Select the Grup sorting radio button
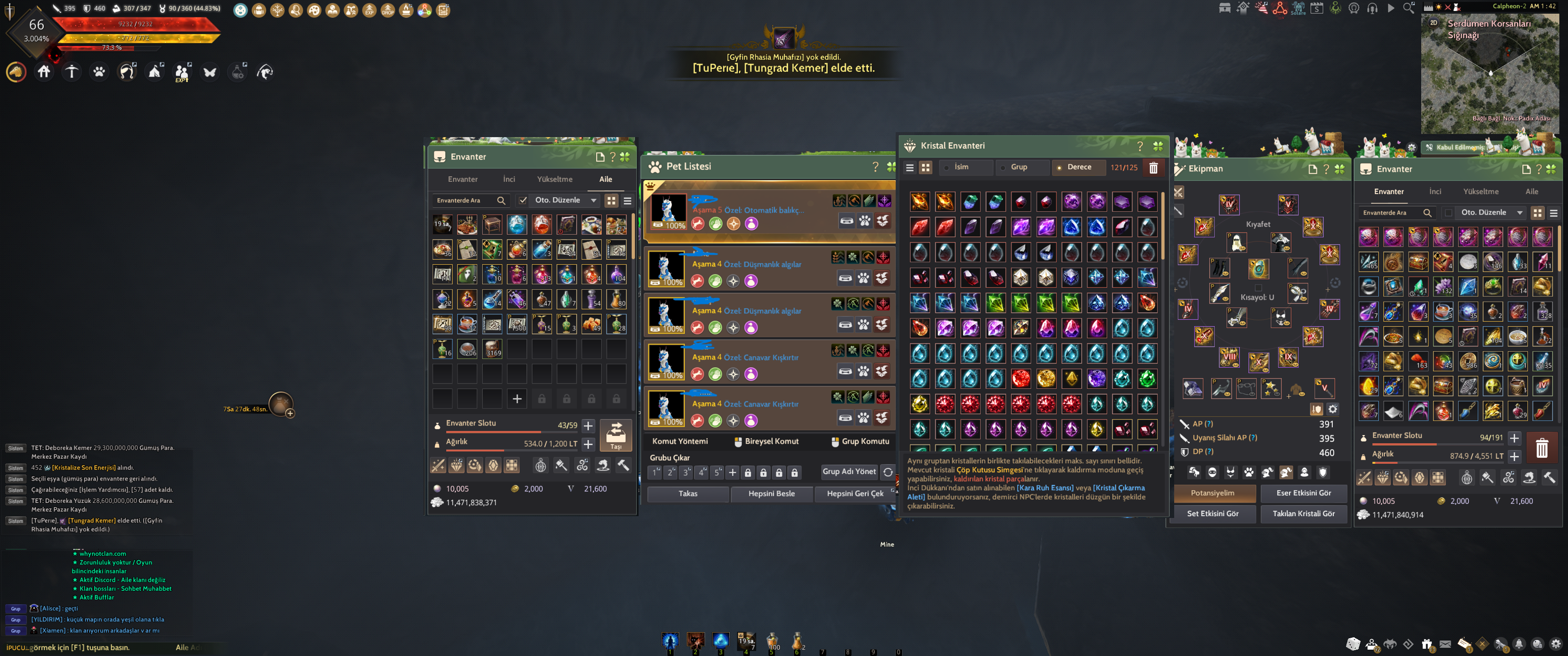This screenshot has height=656, width=1568. point(1003,167)
